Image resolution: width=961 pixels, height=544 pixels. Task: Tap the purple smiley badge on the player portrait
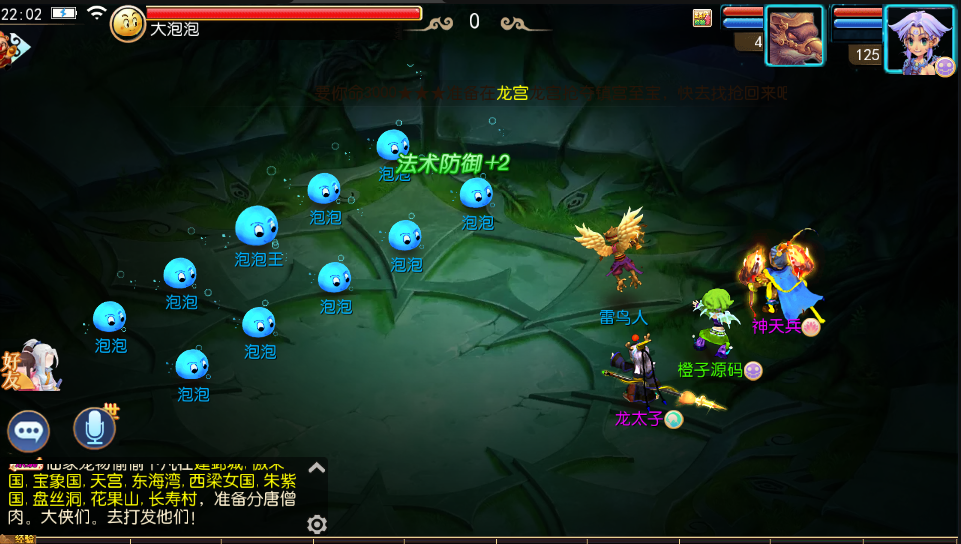pos(945,66)
